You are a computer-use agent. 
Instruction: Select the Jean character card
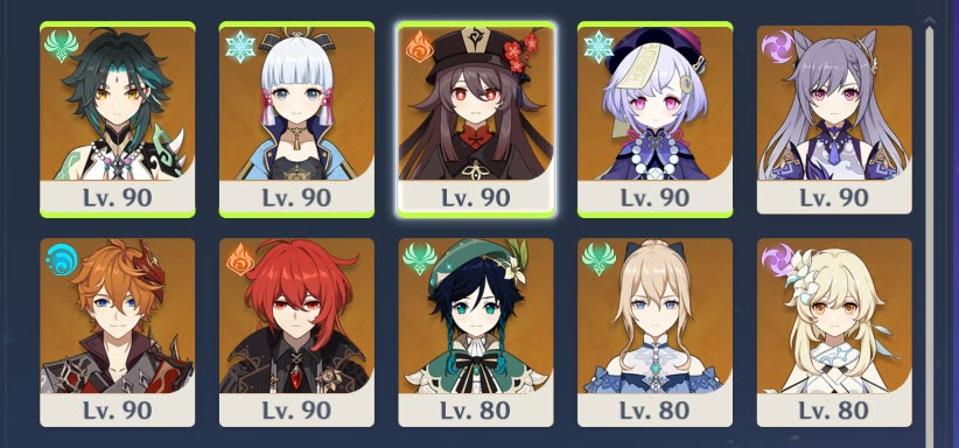(x=655, y=330)
